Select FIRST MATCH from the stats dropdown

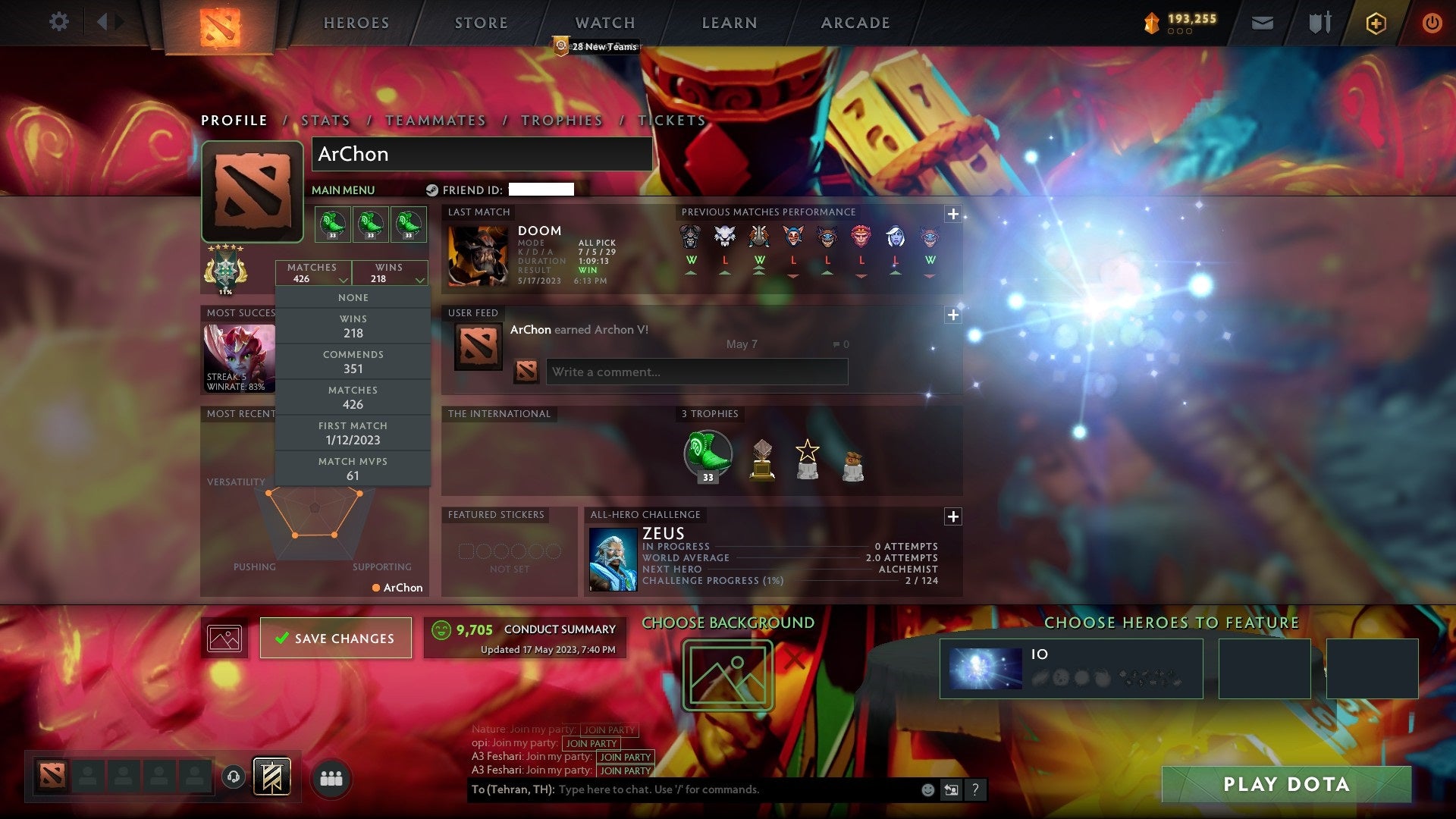click(353, 432)
